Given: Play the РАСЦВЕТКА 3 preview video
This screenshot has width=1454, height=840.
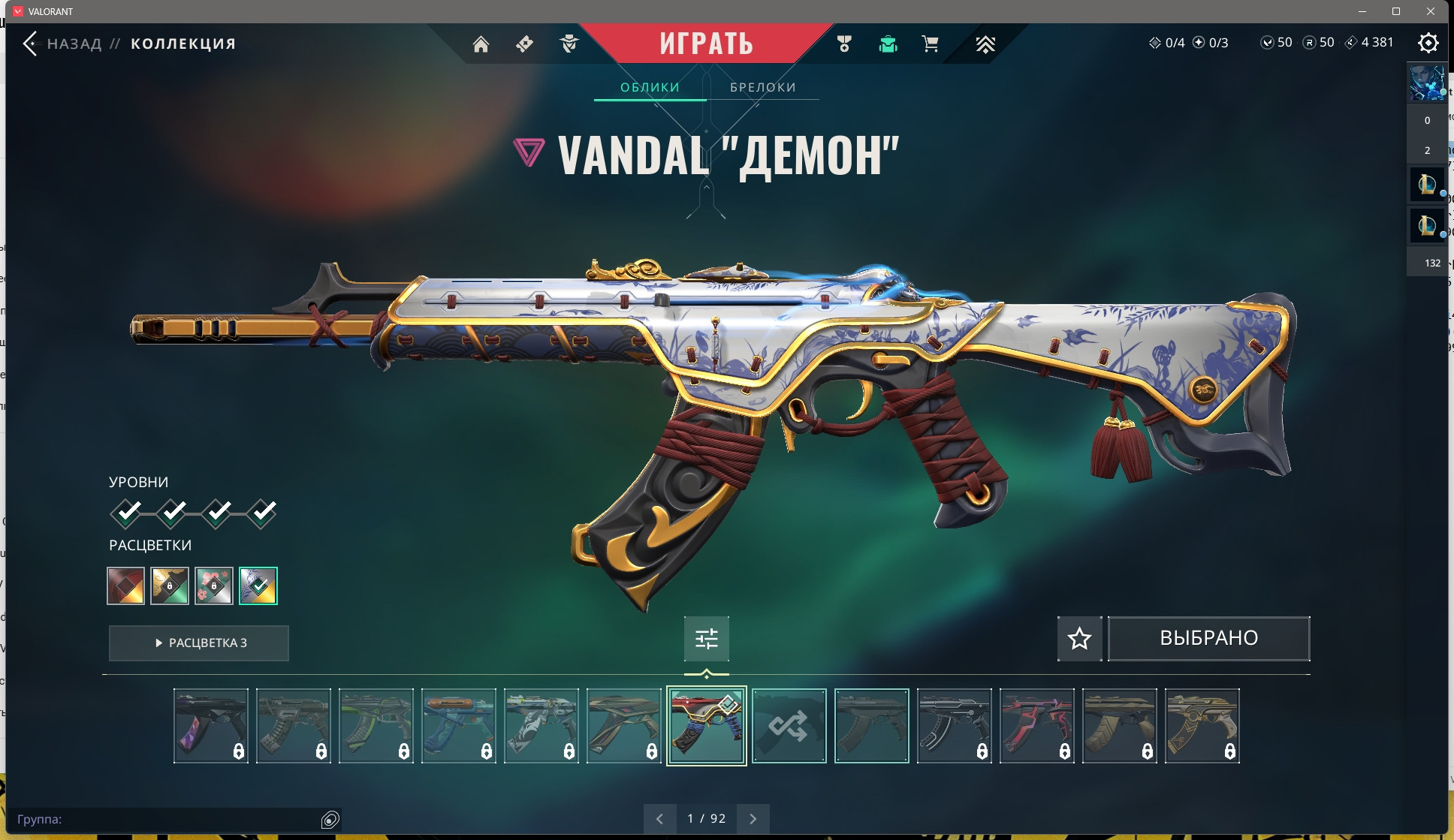Looking at the screenshot, I should tap(199, 643).
